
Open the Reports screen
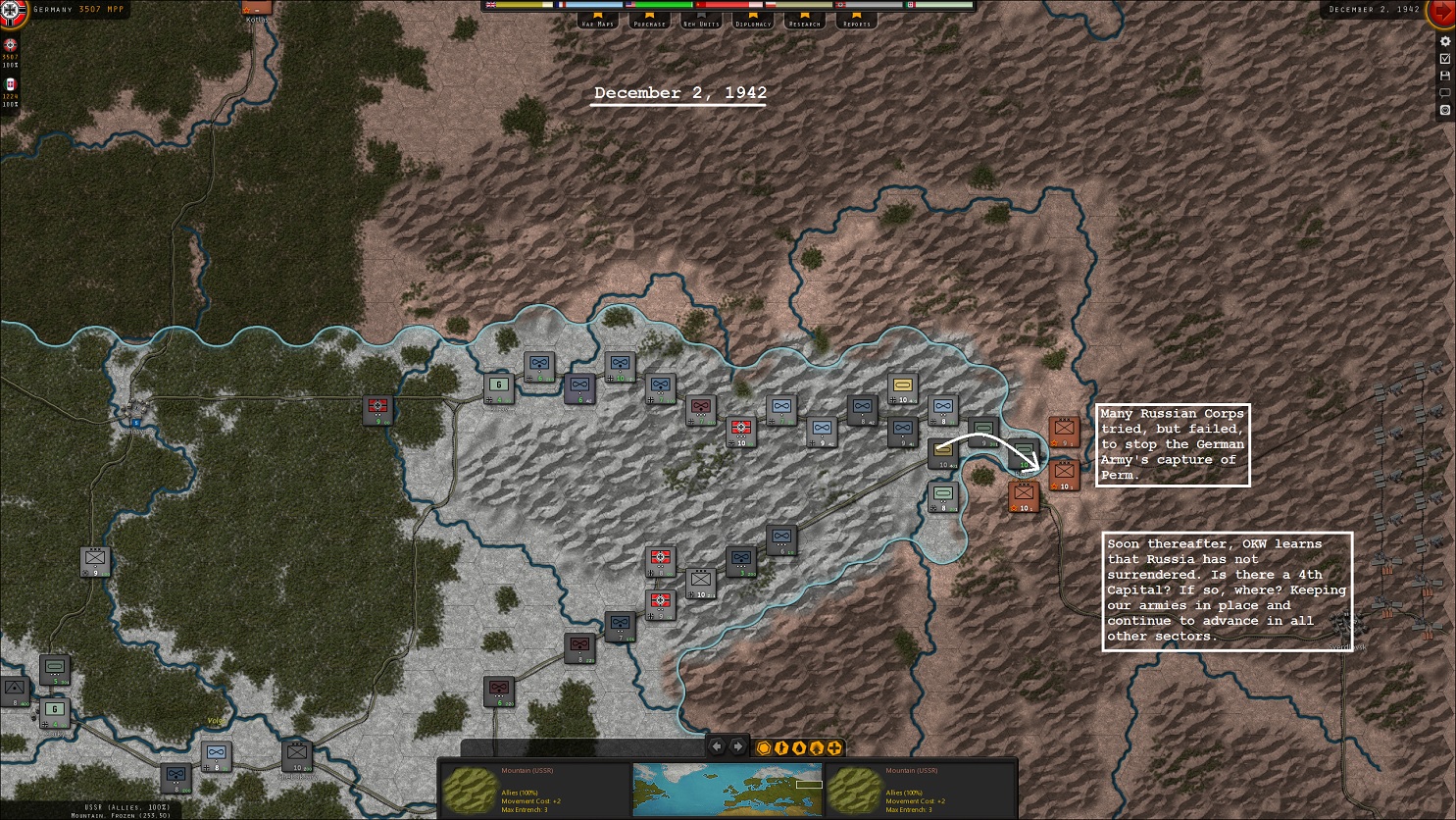pos(855,21)
